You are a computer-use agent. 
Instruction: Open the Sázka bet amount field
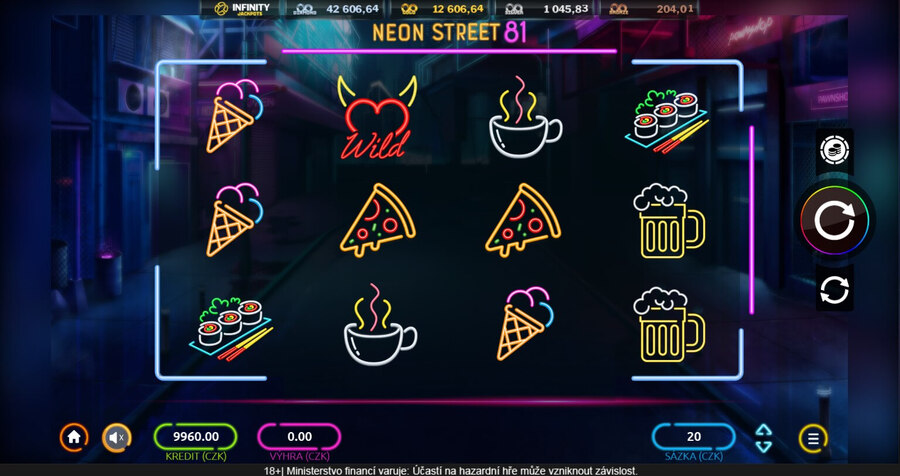(x=694, y=437)
